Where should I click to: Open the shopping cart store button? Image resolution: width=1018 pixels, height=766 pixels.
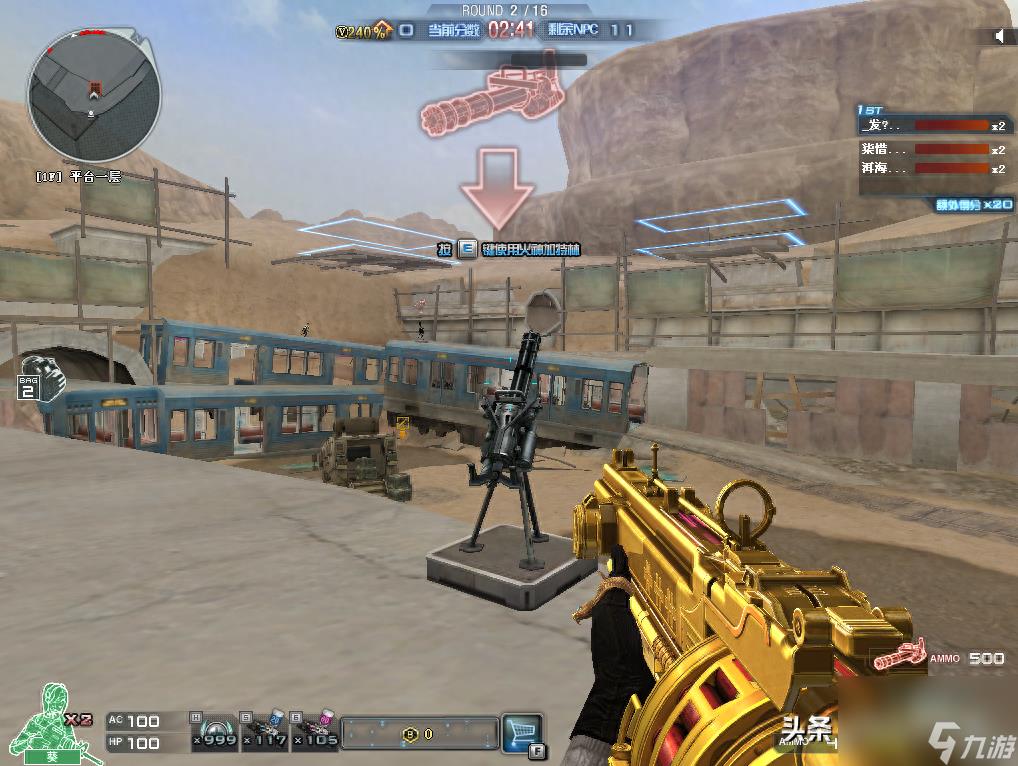click(x=521, y=732)
